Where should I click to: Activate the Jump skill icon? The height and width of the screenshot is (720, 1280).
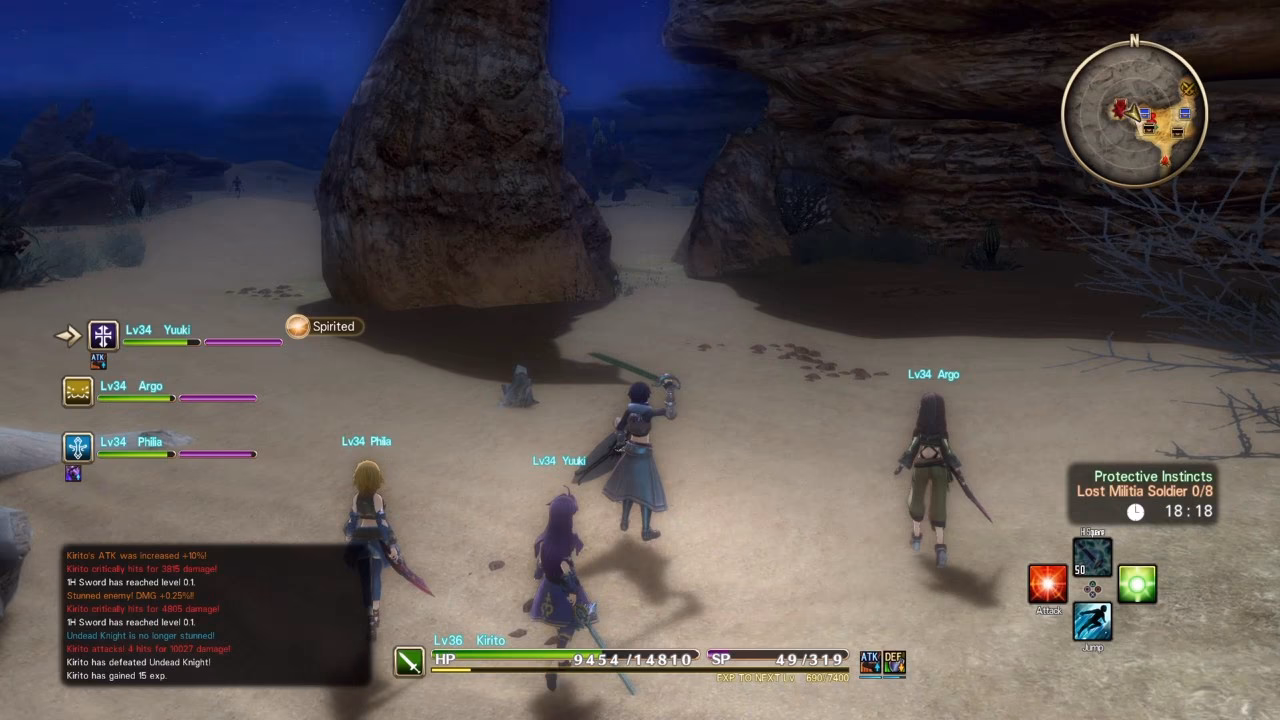tap(1092, 620)
